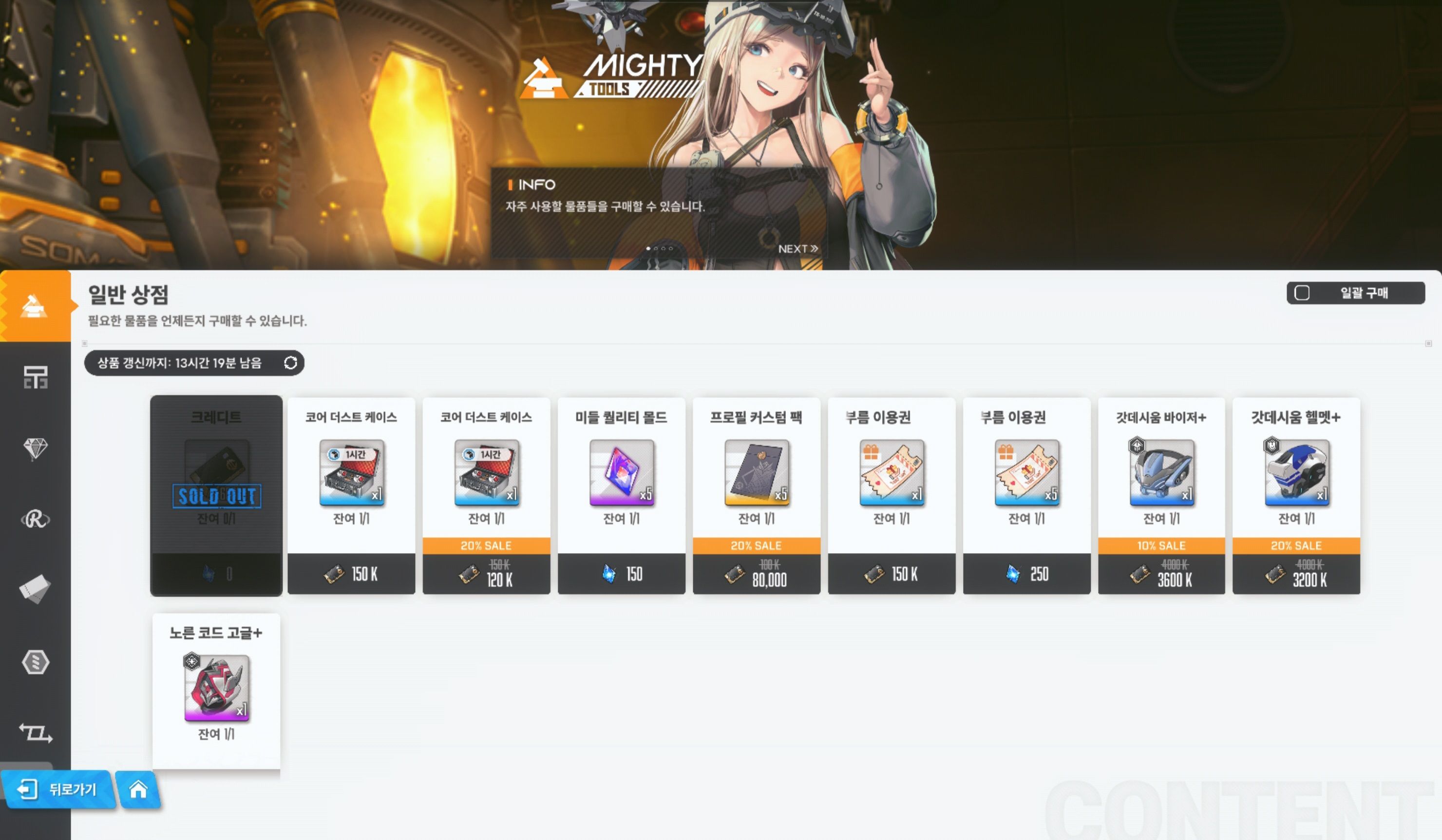Select the 20% sale 코어 더스트 케이스
The height and width of the screenshot is (840, 1442).
(486, 495)
